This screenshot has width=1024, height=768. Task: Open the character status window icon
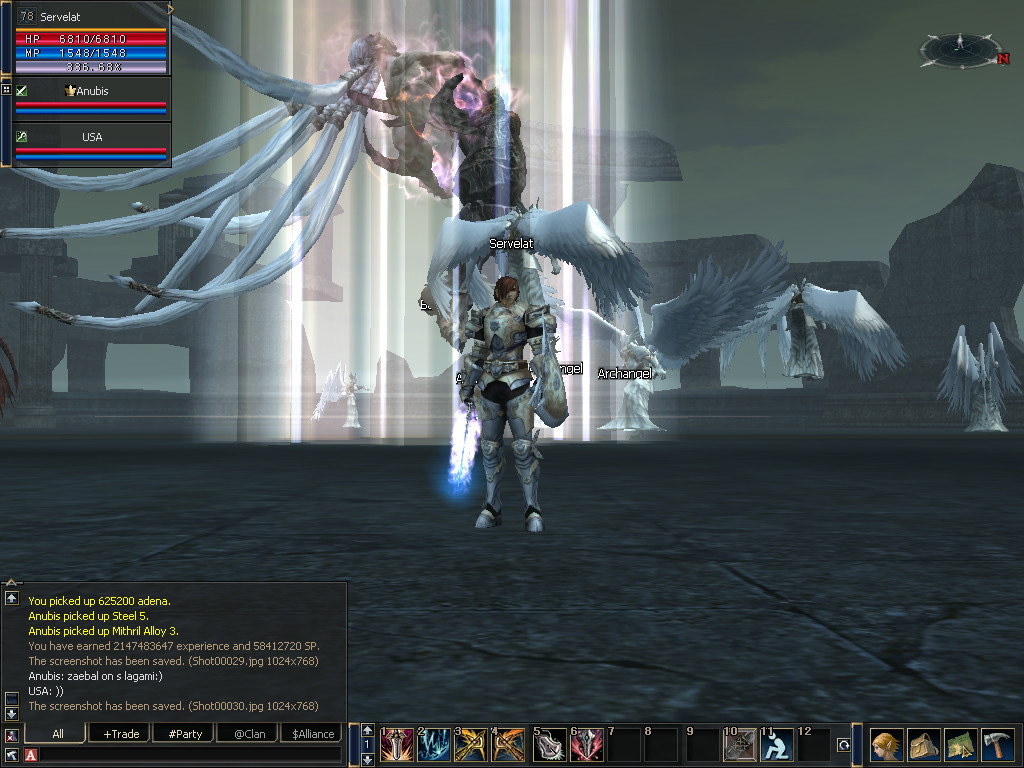pos(885,745)
